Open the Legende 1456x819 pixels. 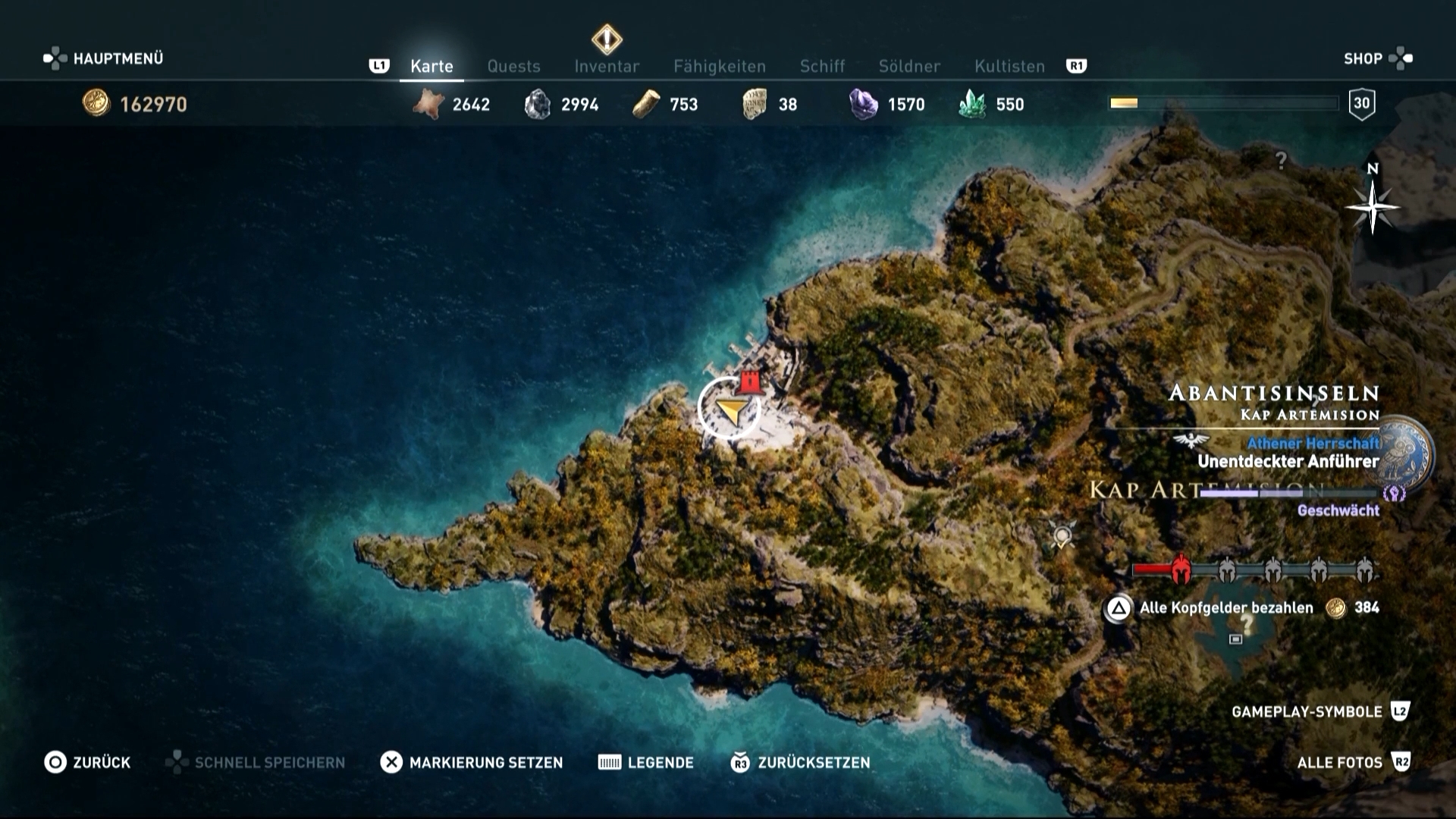(x=646, y=762)
